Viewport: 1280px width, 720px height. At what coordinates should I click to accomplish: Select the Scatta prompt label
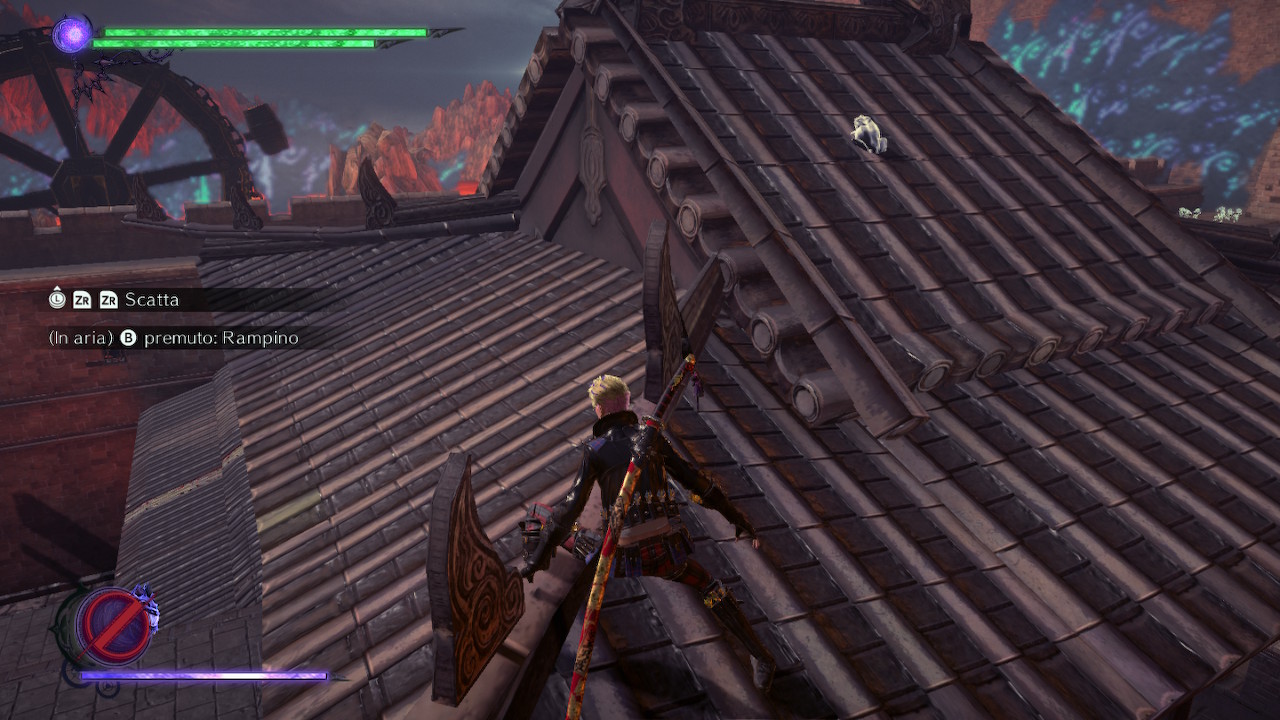[152, 299]
